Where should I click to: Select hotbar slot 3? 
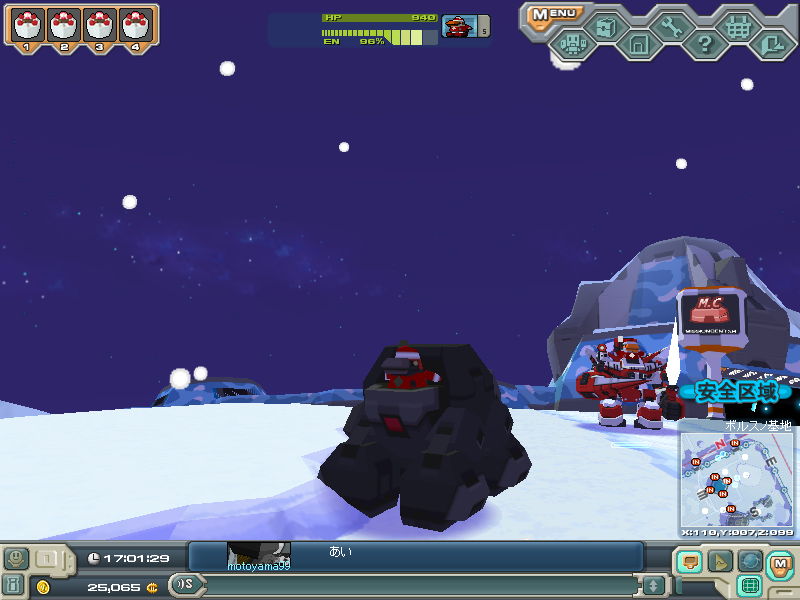pos(99,26)
